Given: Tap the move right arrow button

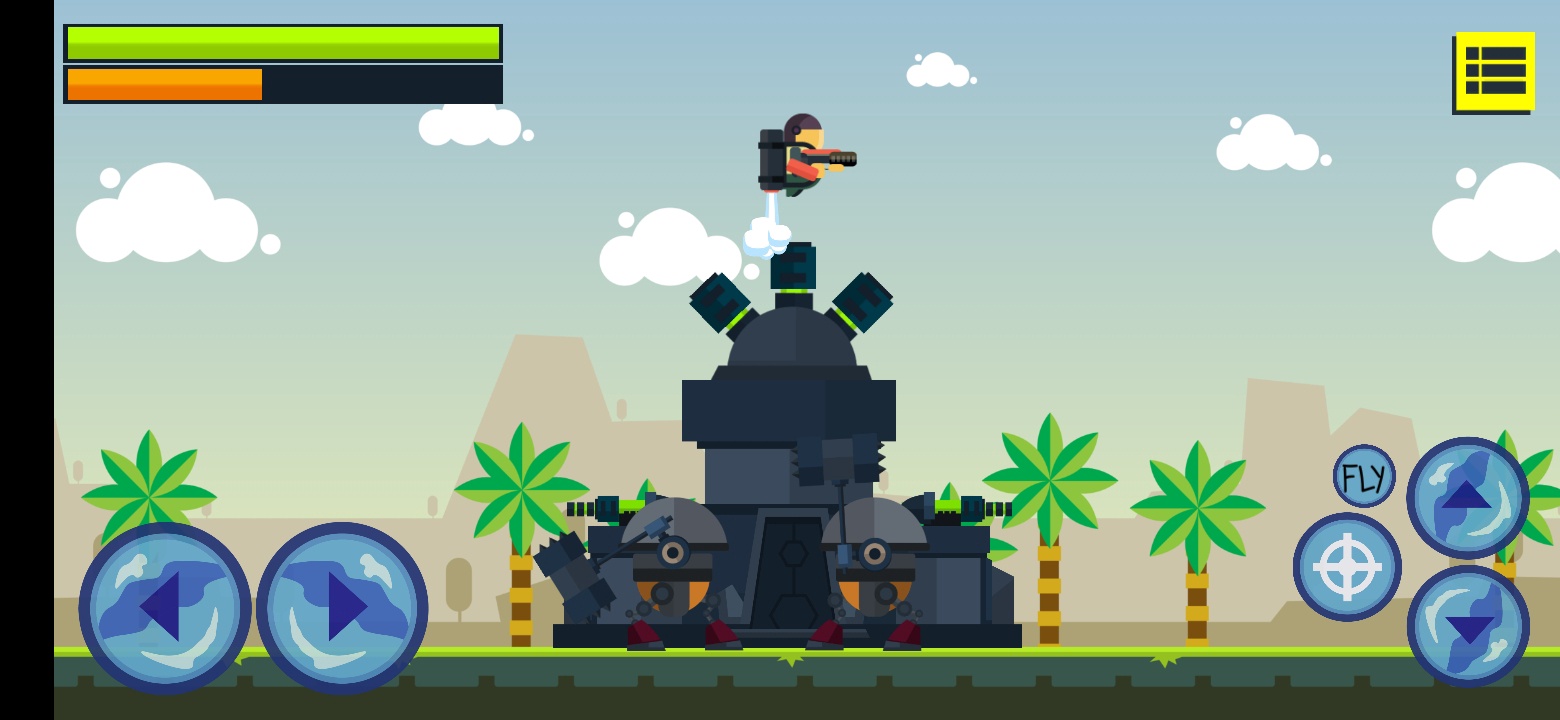Looking at the screenshot, I should pyautogui.click(x=342, y=607).
